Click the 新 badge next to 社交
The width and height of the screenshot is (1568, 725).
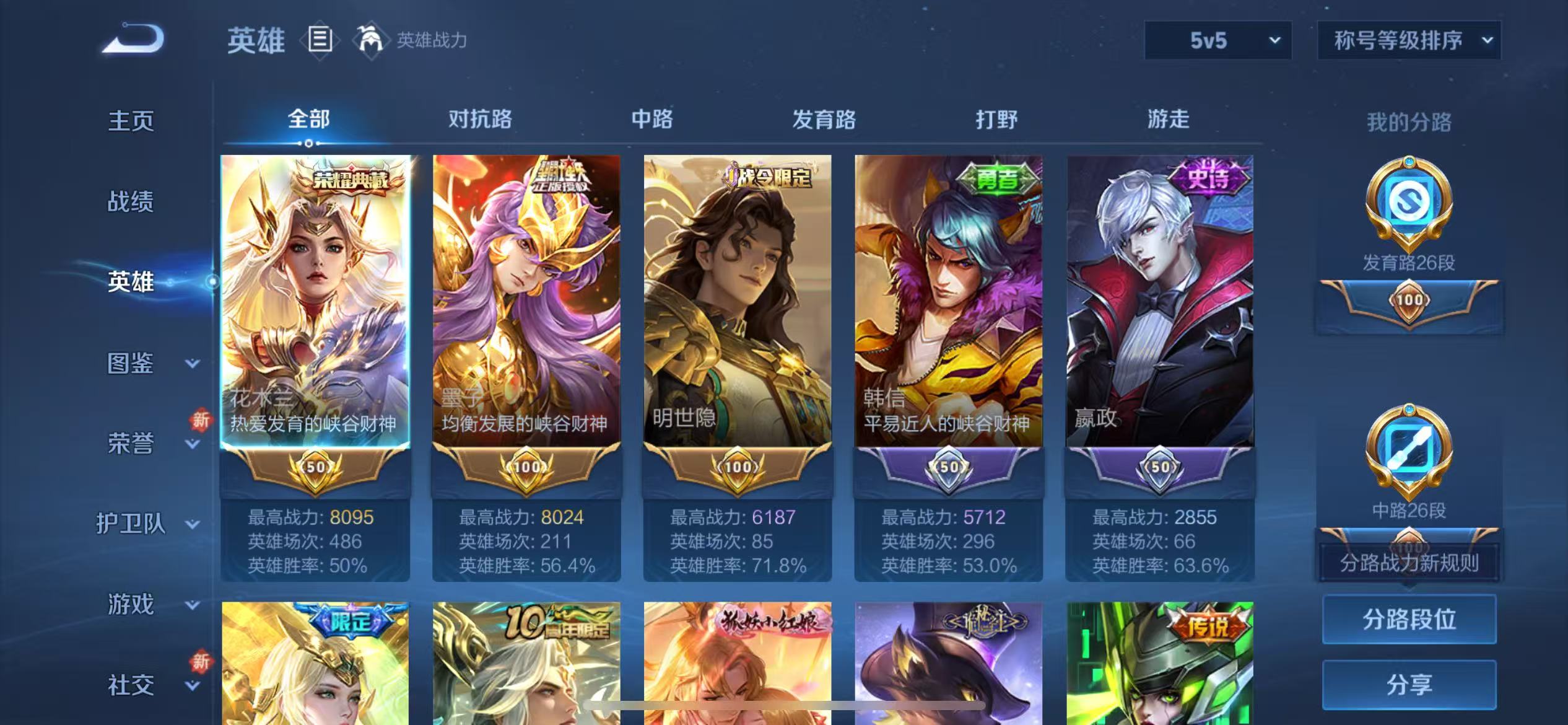click(x=200, y=662)
